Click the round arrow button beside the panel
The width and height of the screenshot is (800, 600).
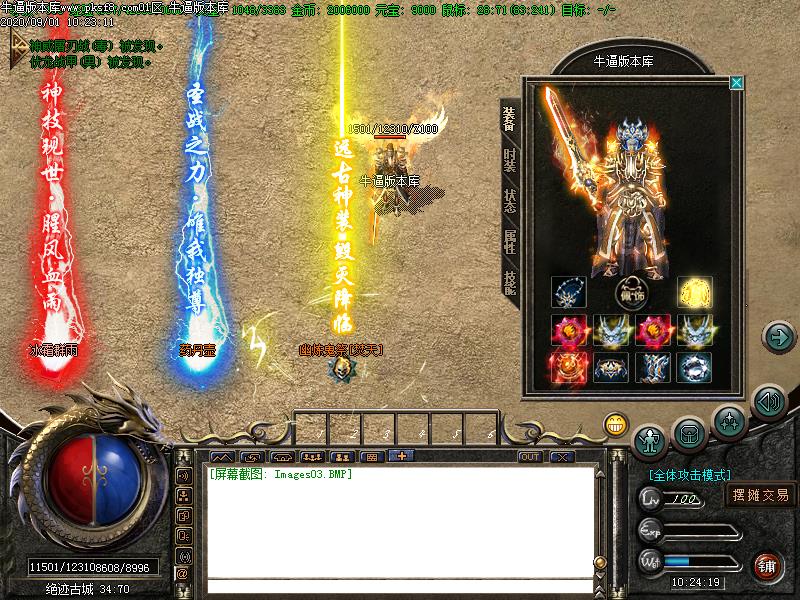pyautogui.click(x=778, y=336)
